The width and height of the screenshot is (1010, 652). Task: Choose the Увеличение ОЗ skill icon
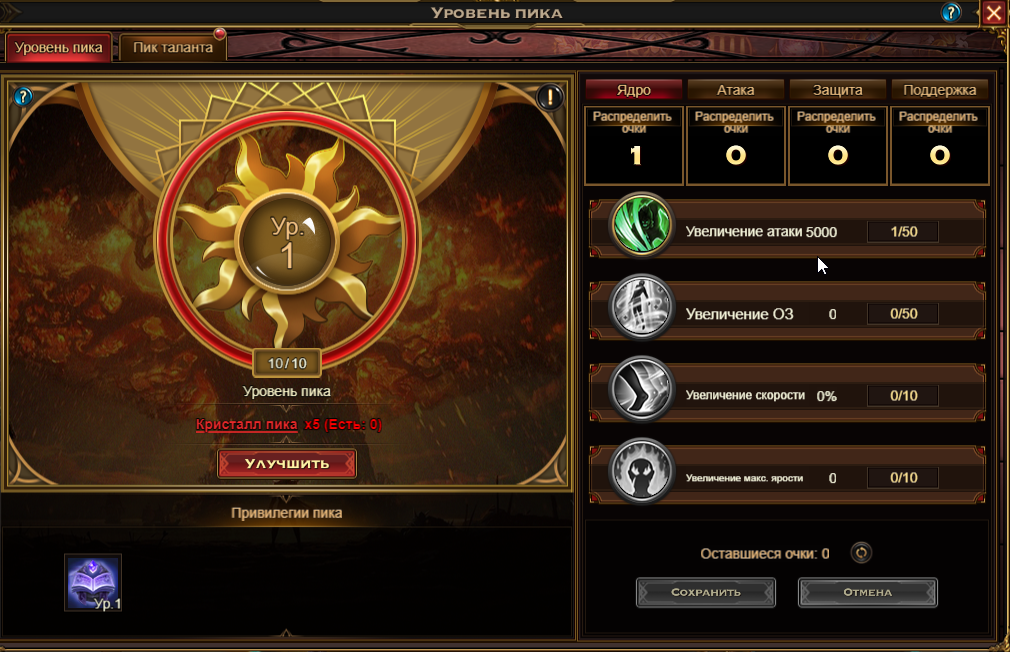pos(641,310)
